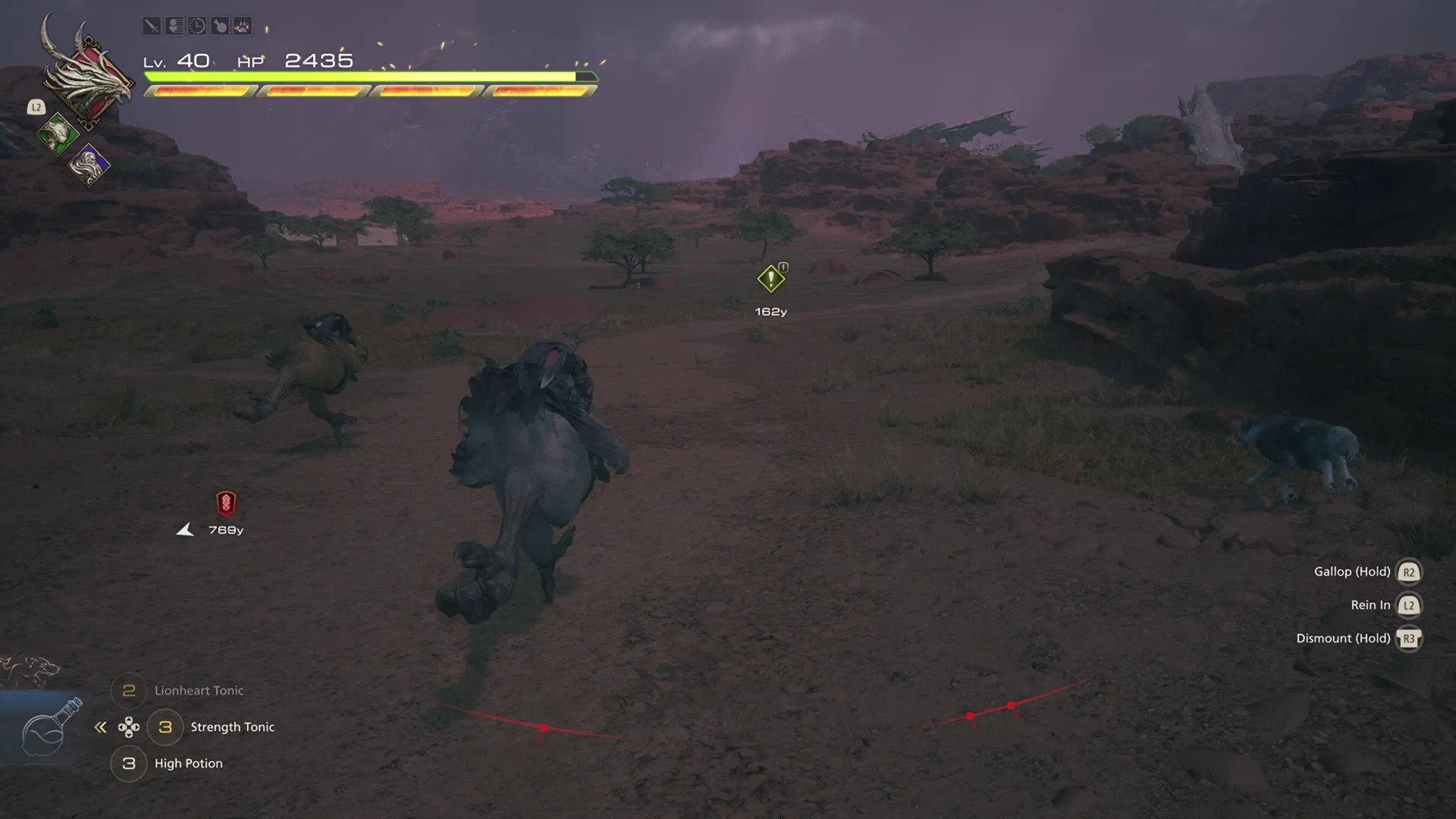Image resolution: width=1456 pixels, height=819 pixels.
Task: Click the bomb flask status icon
Action: tap(218, 25)
